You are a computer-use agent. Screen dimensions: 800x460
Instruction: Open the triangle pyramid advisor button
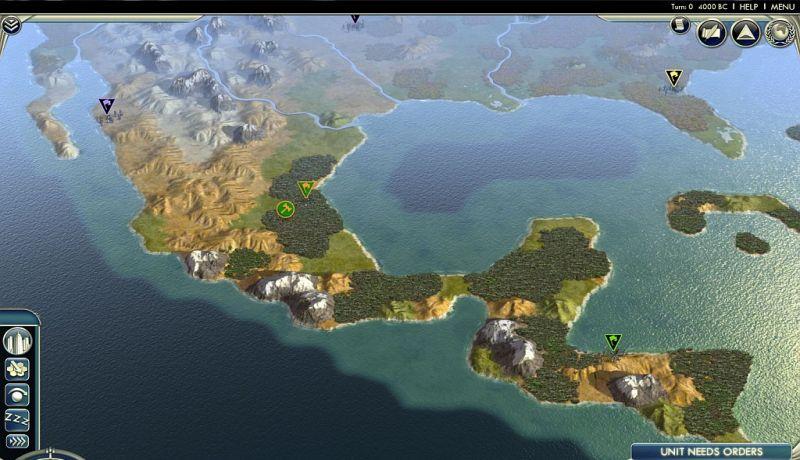tap(744, 33)
